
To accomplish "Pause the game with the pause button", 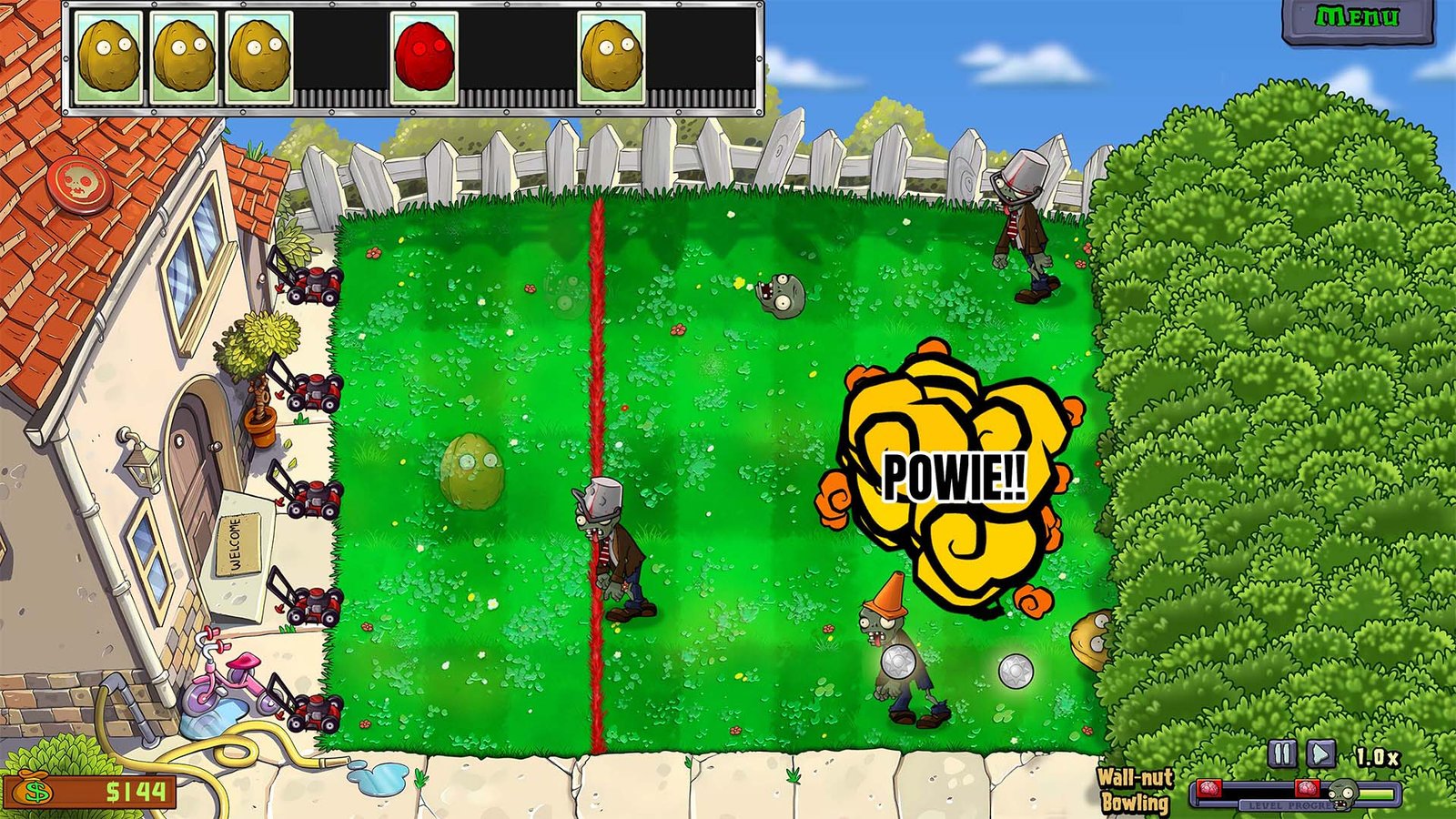I will (1281, 753).
